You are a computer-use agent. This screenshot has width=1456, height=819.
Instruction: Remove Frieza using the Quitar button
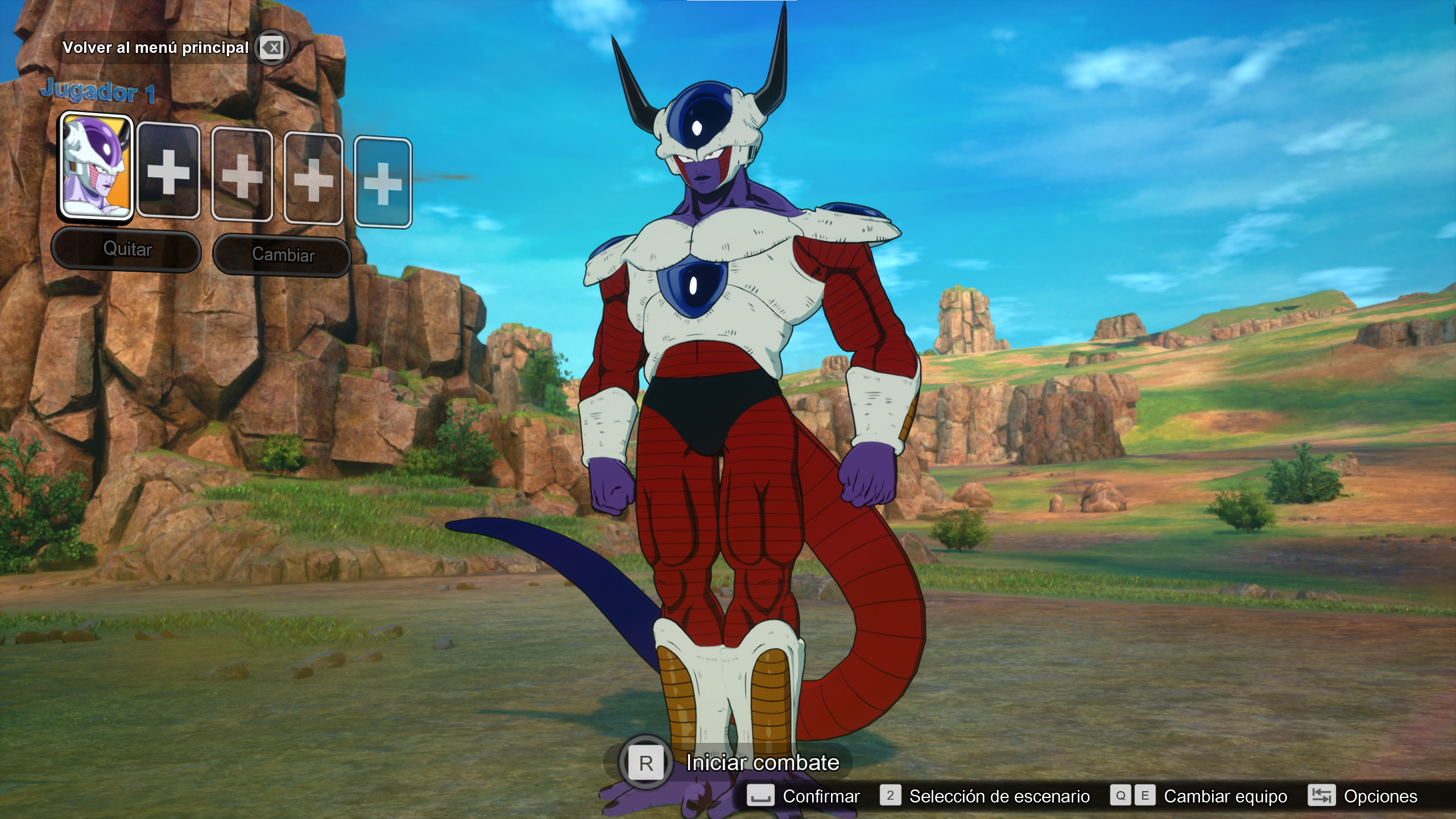pos(126,249)
